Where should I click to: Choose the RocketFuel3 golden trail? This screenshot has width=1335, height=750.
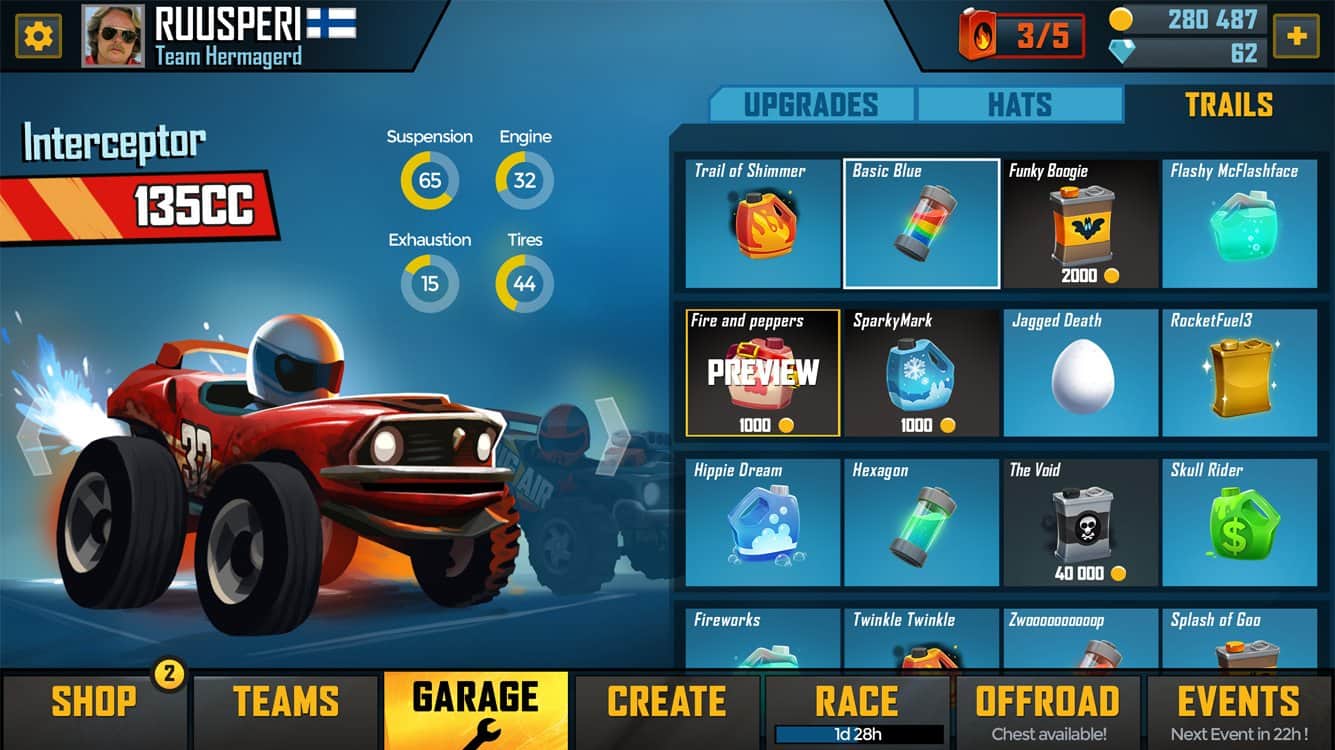[x=1240, y=373]
